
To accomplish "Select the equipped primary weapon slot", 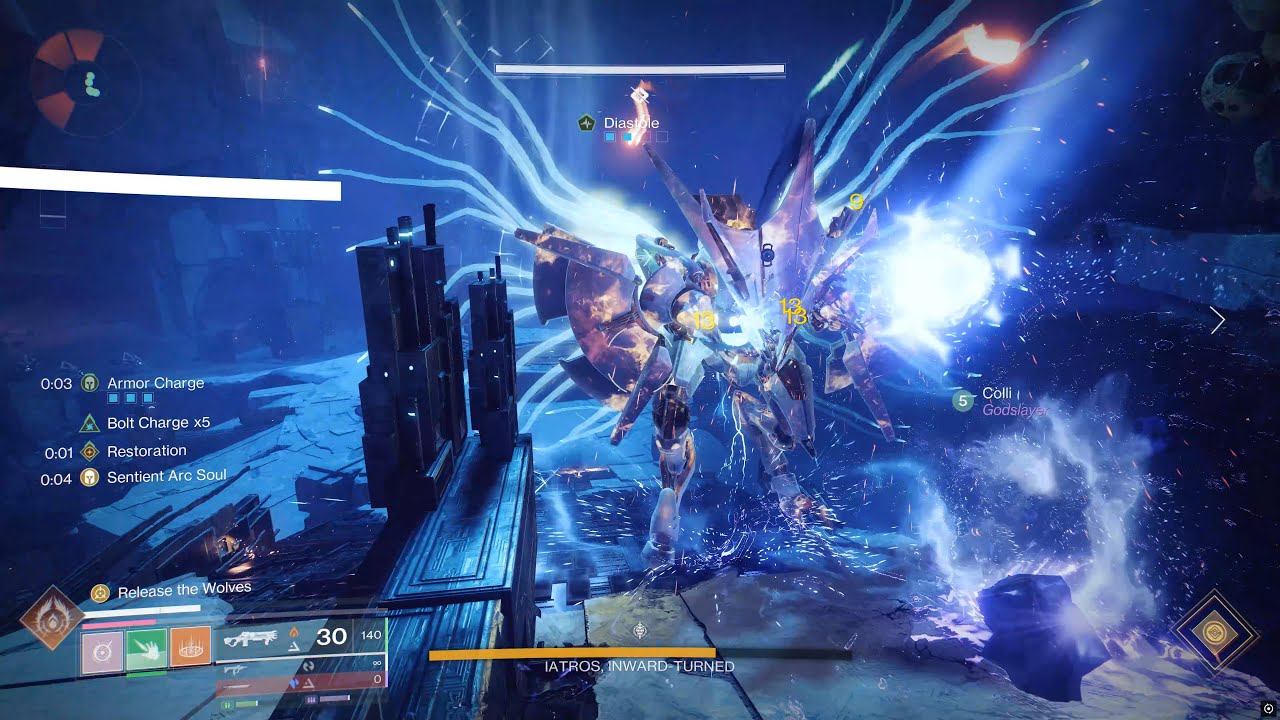I will pos(300,638).
